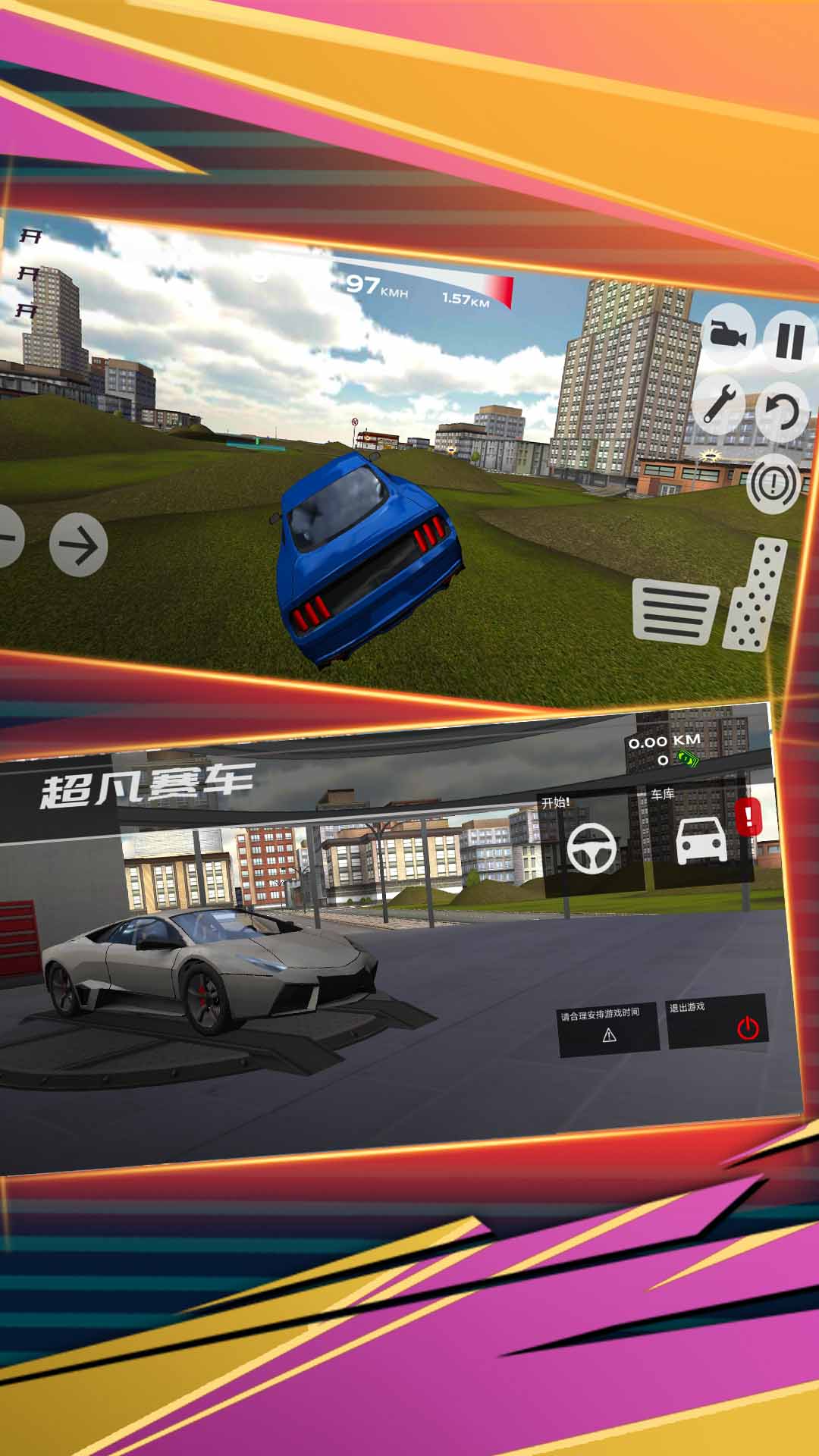Pause the driving session
Viewport: 819px width, 1456px height.
click(789, 340)
